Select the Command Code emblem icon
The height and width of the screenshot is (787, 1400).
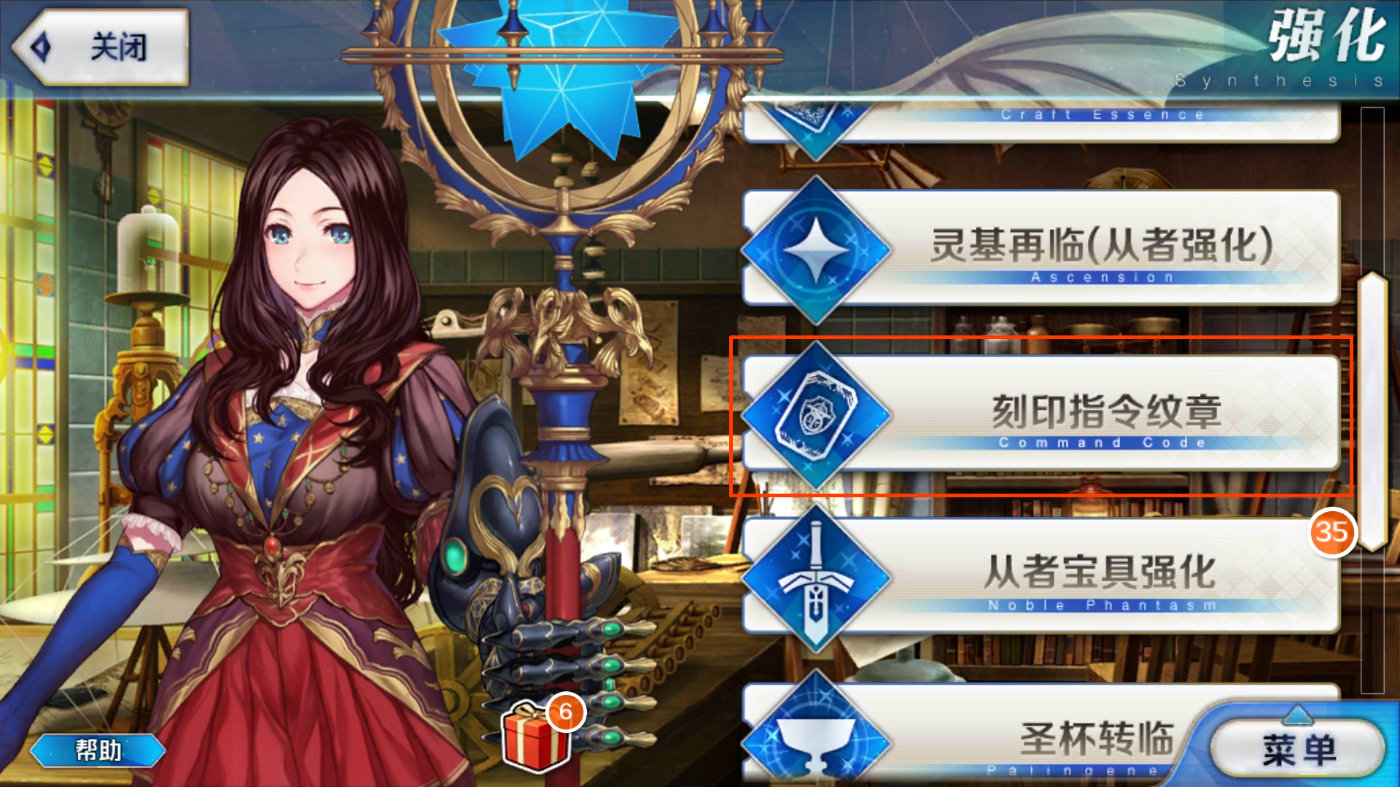tap(818, 412)
